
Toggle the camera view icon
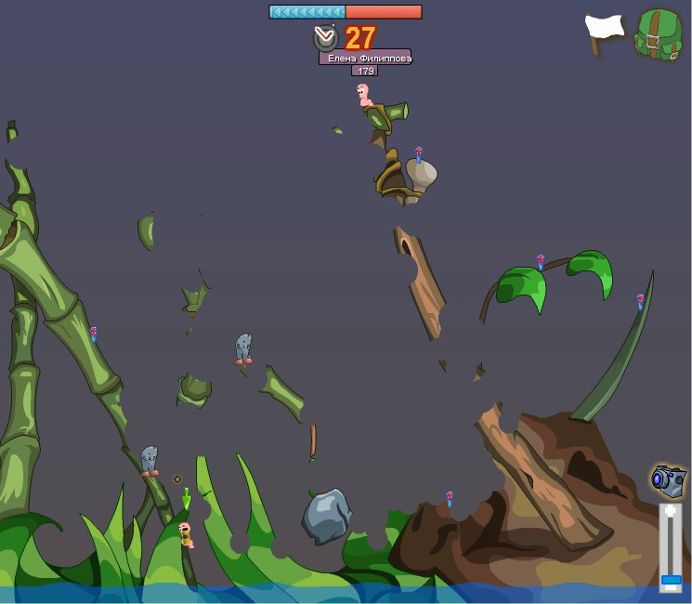tap(668, 480)
